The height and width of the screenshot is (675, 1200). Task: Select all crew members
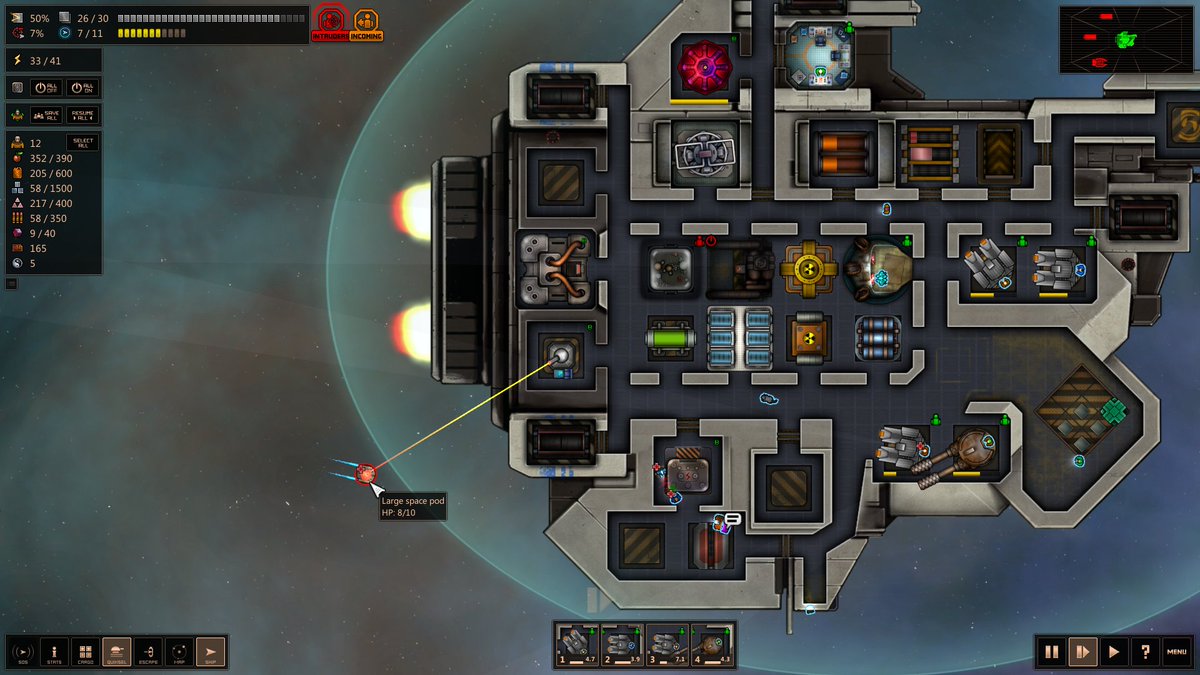[82, 142]
